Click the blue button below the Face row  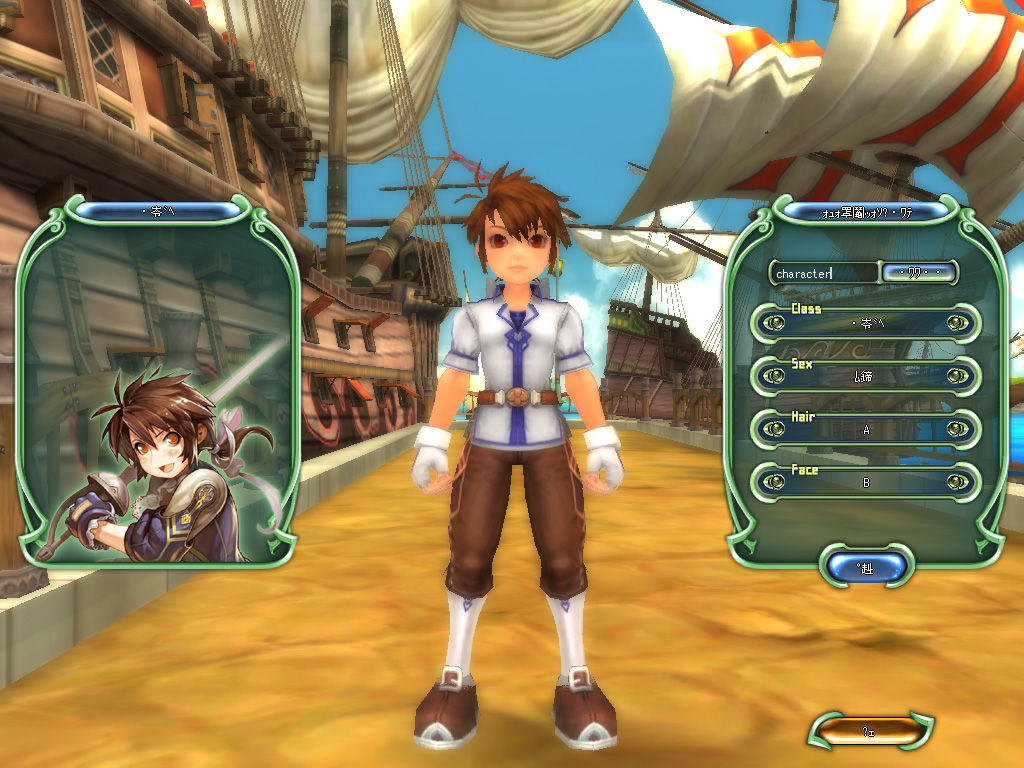tap(866, 567)
